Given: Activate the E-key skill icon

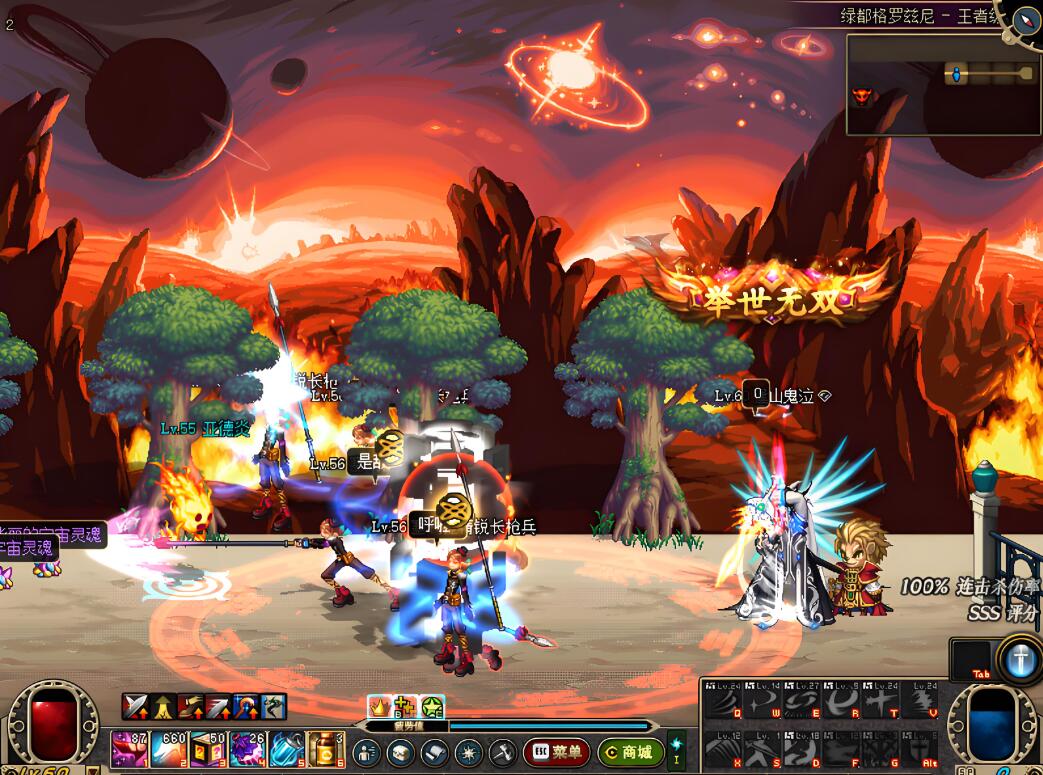Looking at the screenshot, I should [799, 700].
